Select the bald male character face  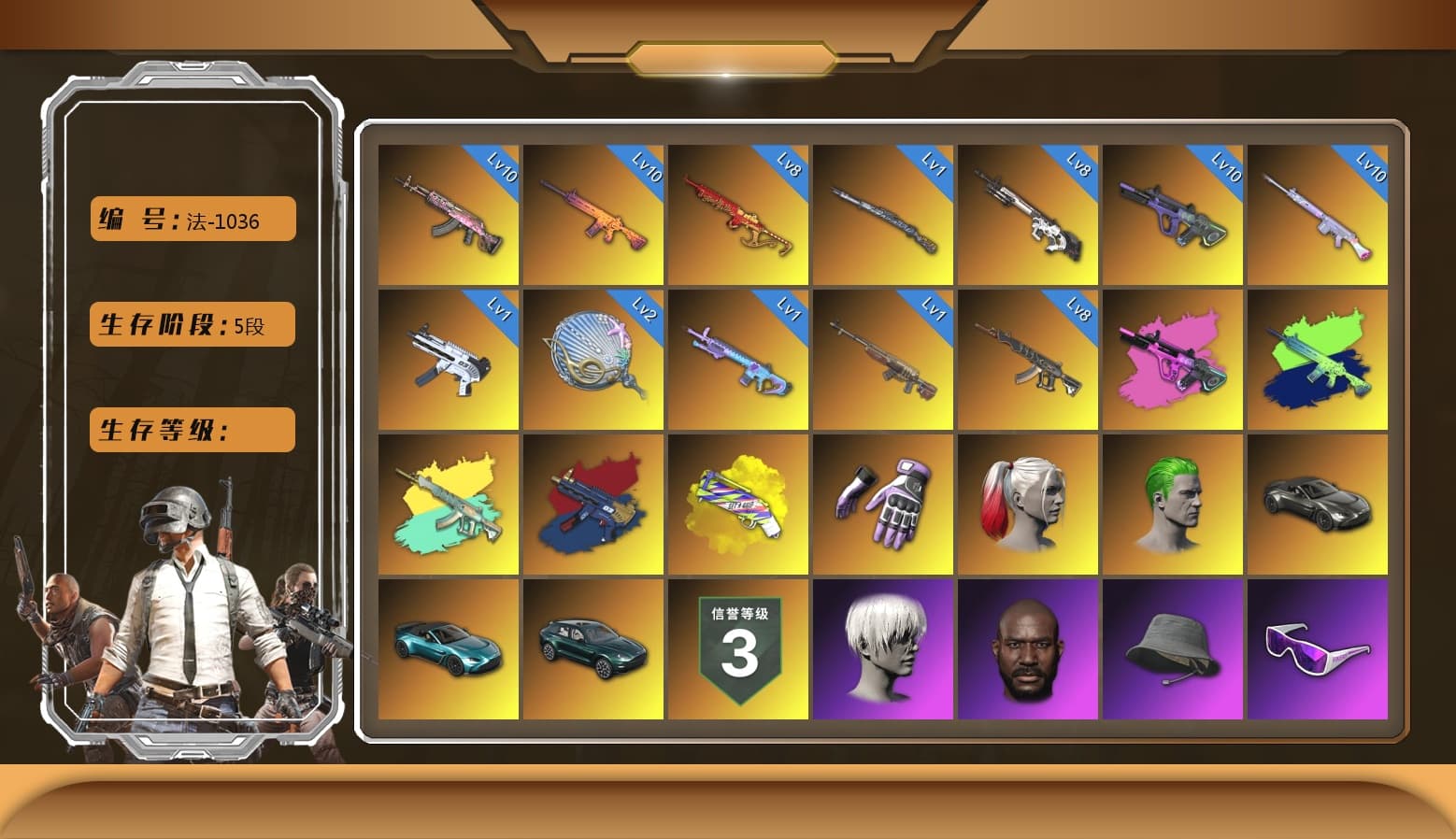click(1029, 649)
